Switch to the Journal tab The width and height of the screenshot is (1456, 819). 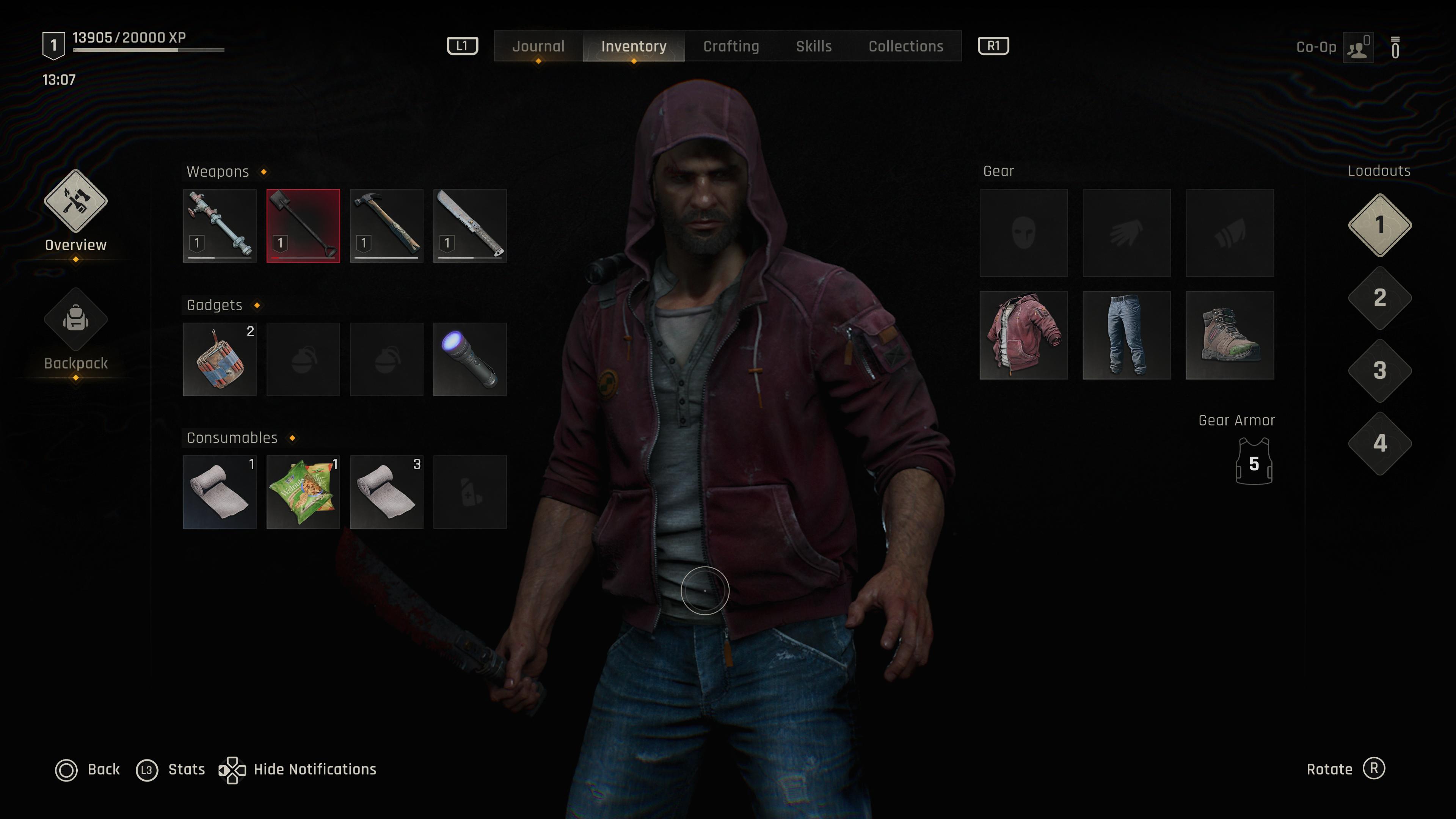point(538,46)
